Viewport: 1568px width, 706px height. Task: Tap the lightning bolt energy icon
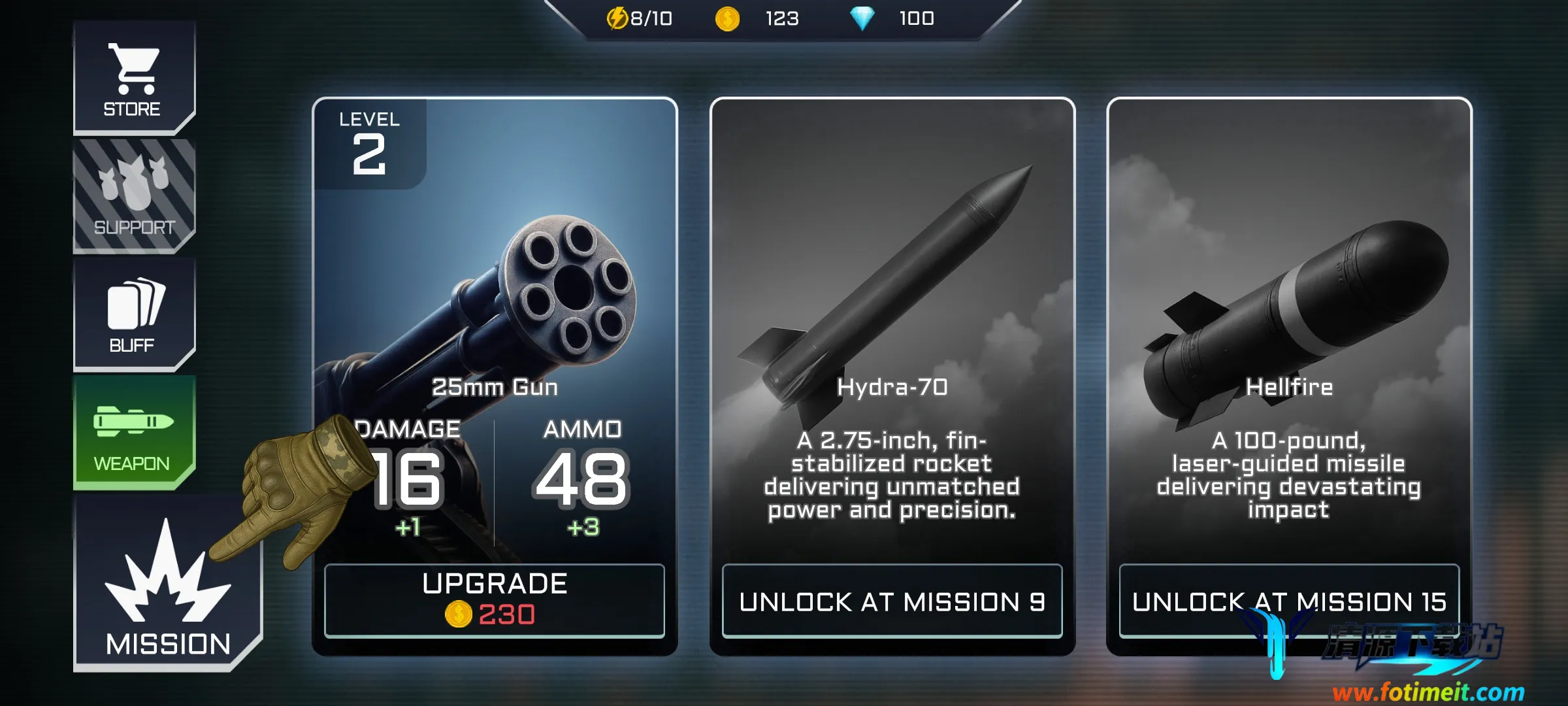tap(617, 19)
